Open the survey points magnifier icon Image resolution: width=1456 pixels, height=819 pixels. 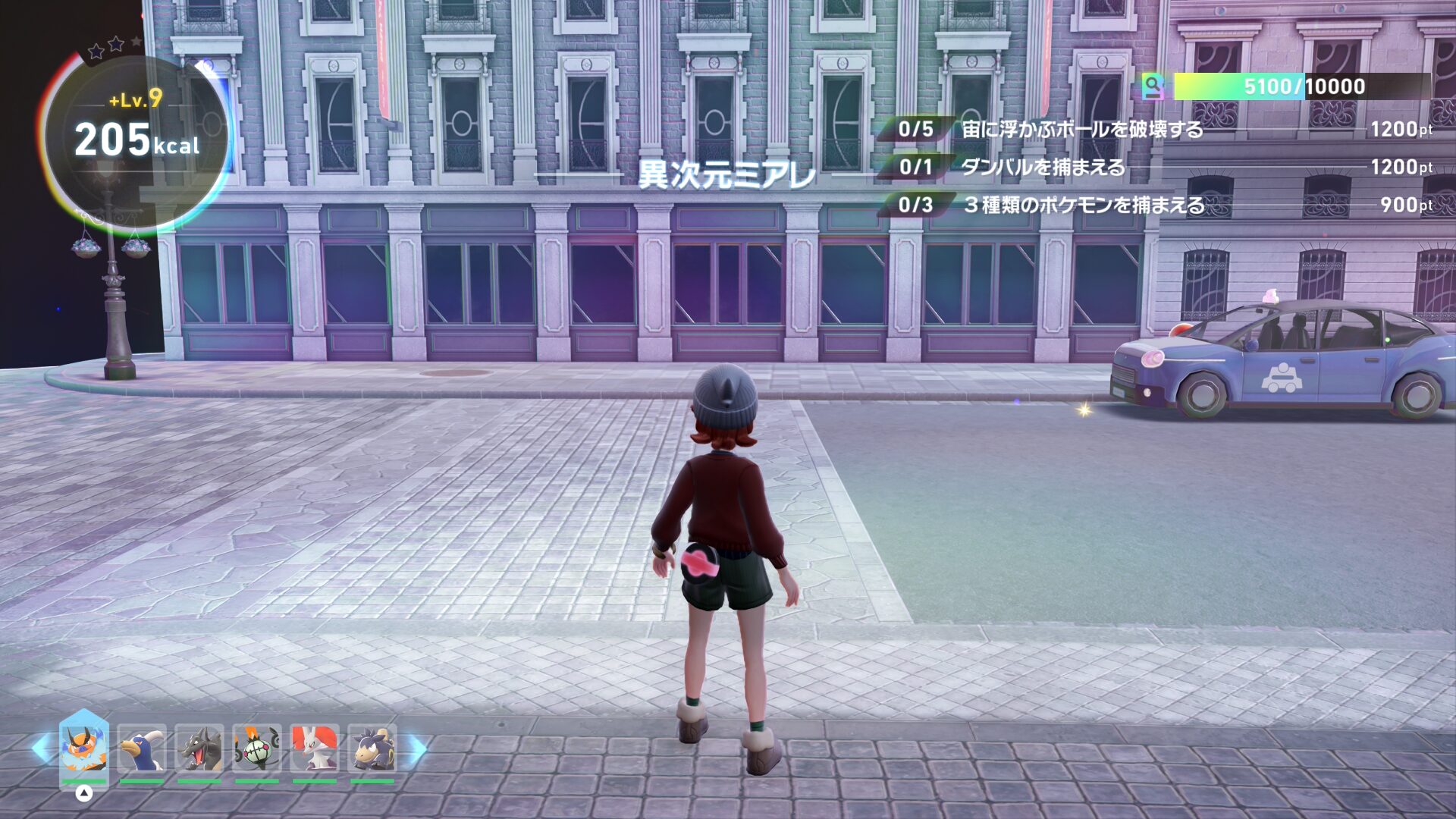[x=1153, y=86]
